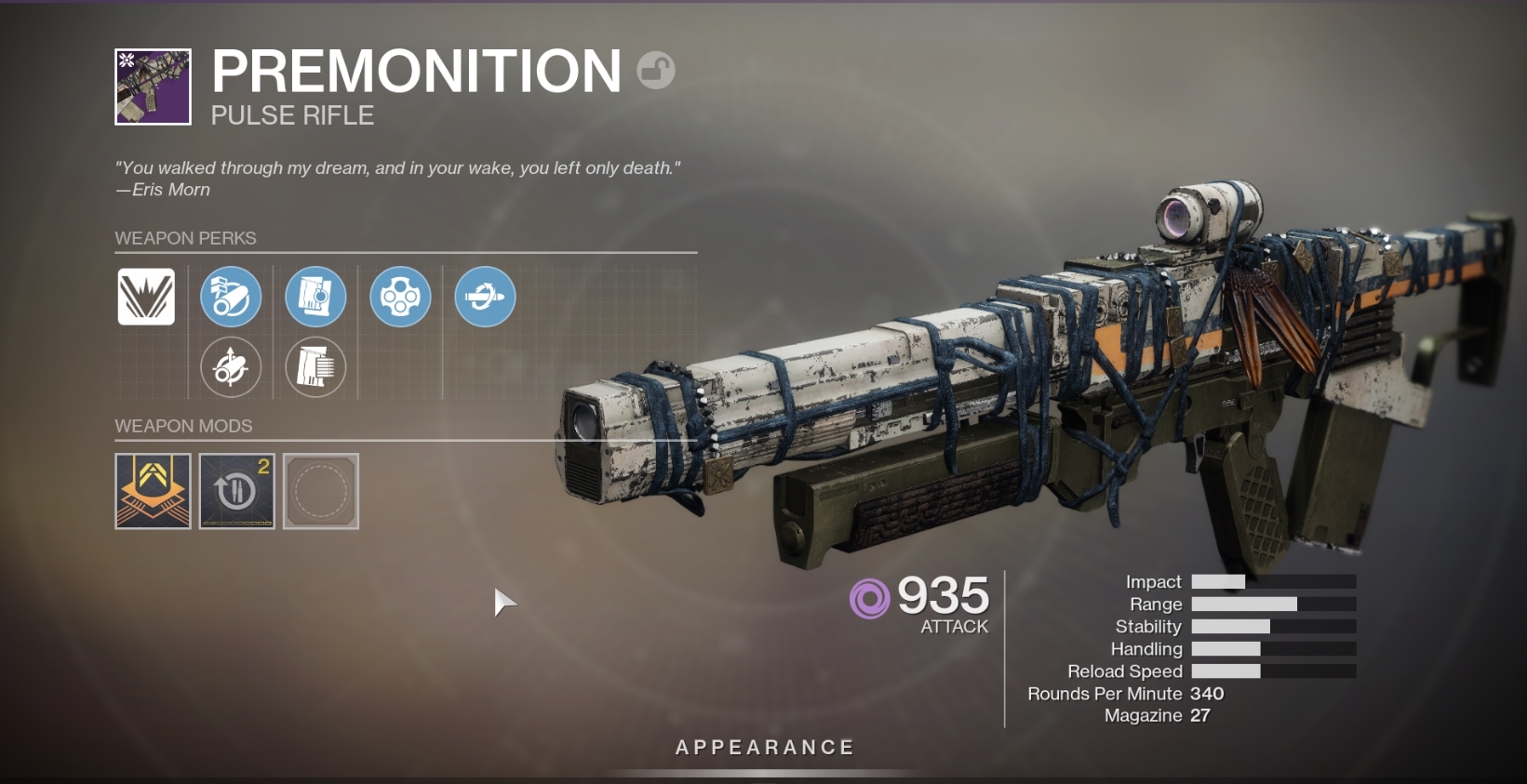Toggle the lock icon beside the weapon name

click(x=656, y=70)
